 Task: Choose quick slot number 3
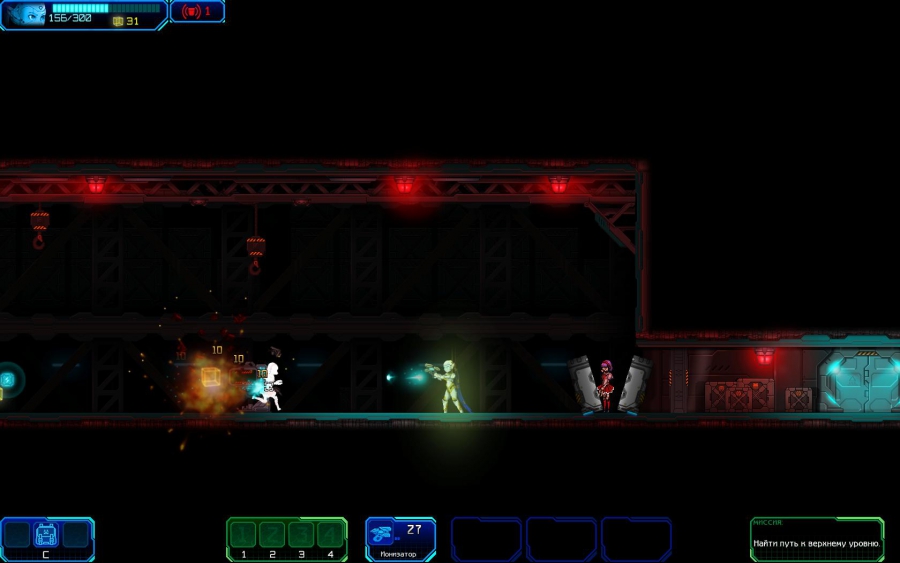(x=301, y=535)
